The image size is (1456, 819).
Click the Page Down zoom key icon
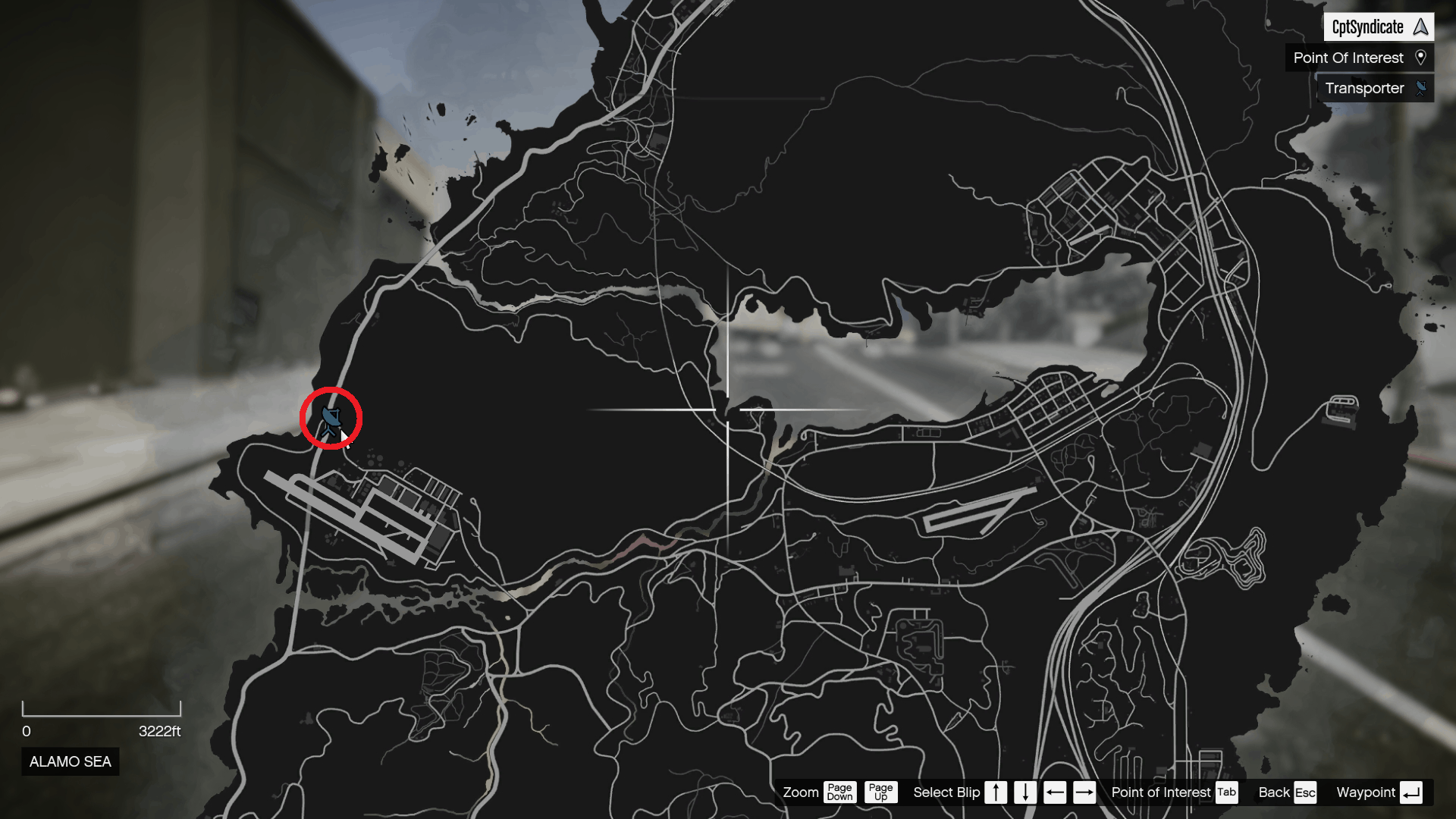tap(839, 792)
